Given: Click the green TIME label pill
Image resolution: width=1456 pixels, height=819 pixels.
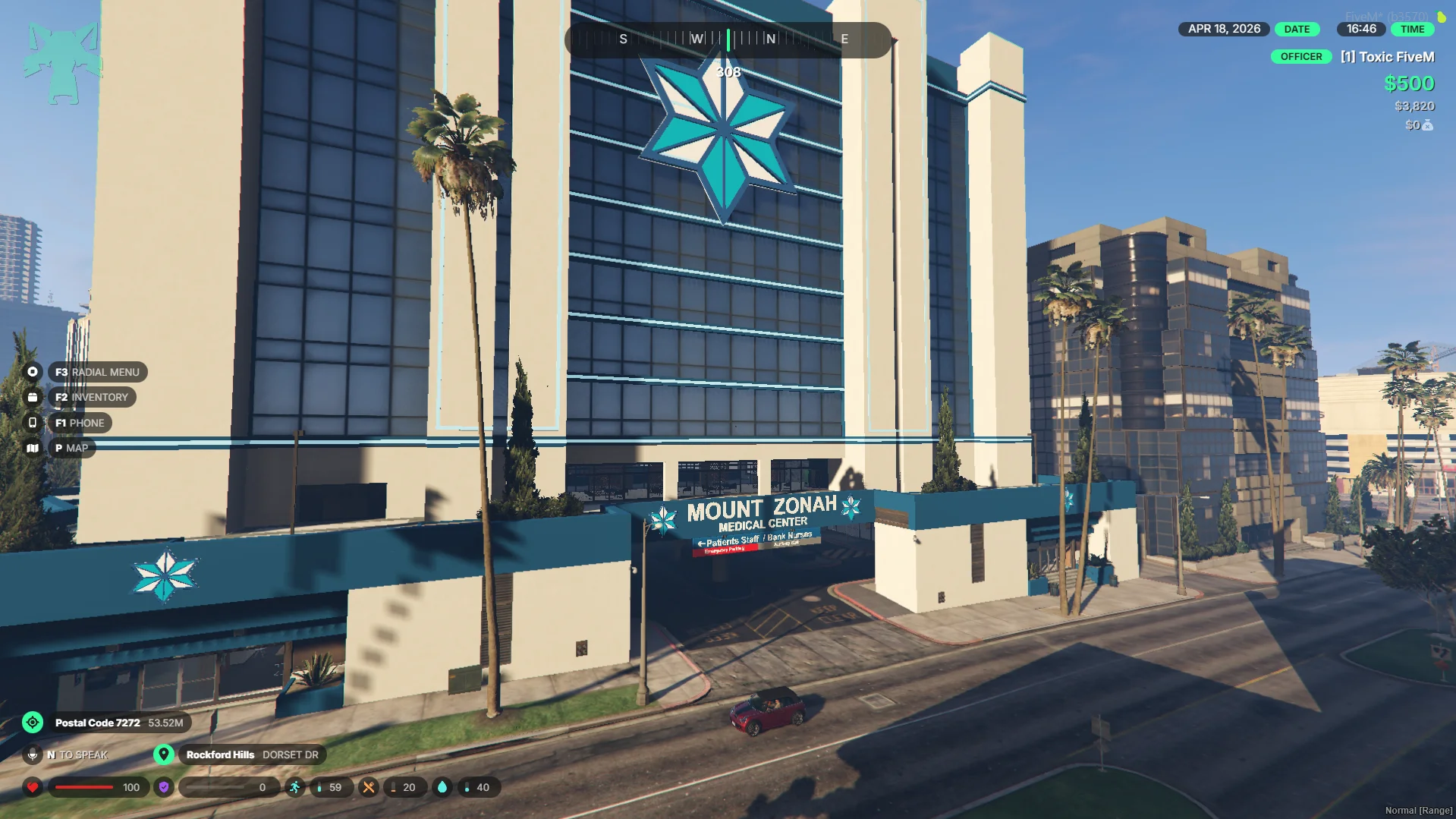Looking at the screenshot, I should pyautogui.click(x=1412, y=29).
